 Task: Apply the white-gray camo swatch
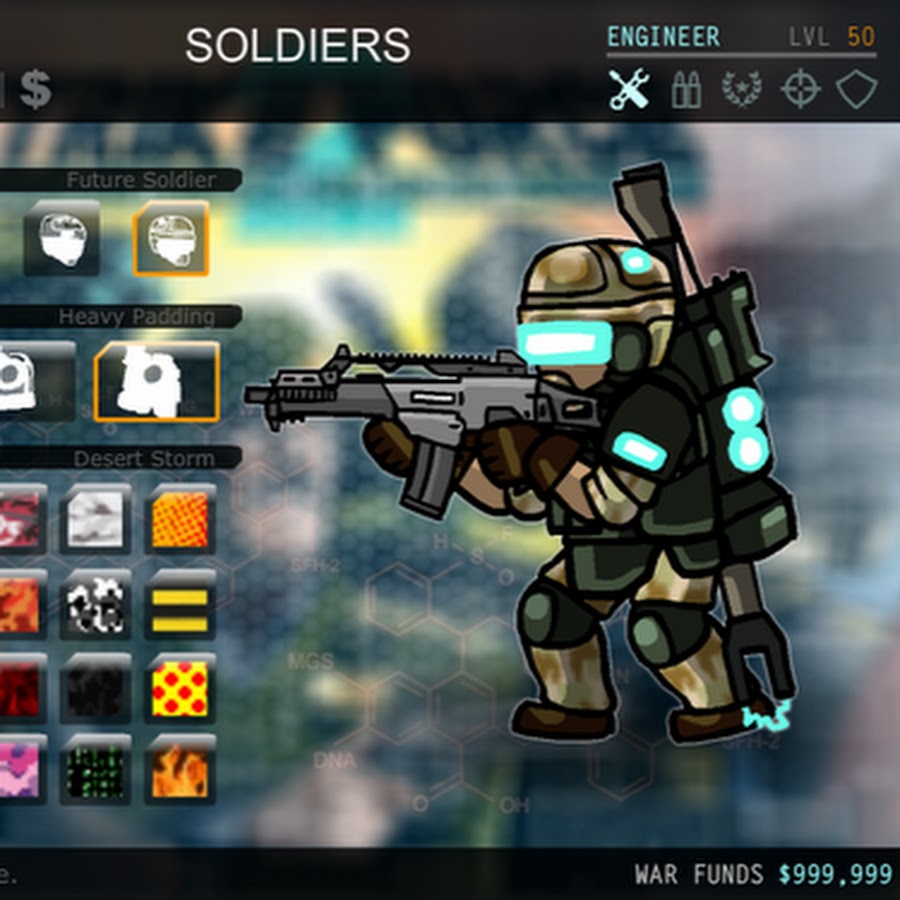tap(96, 518)
